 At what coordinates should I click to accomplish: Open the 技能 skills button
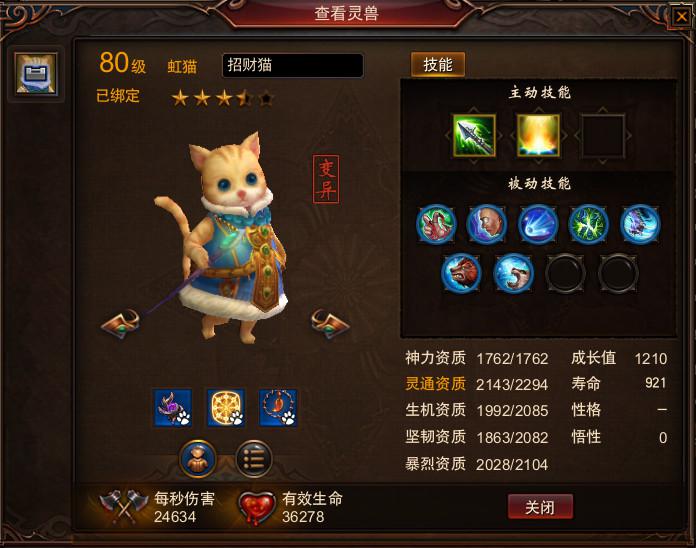(x=438, y=65)
